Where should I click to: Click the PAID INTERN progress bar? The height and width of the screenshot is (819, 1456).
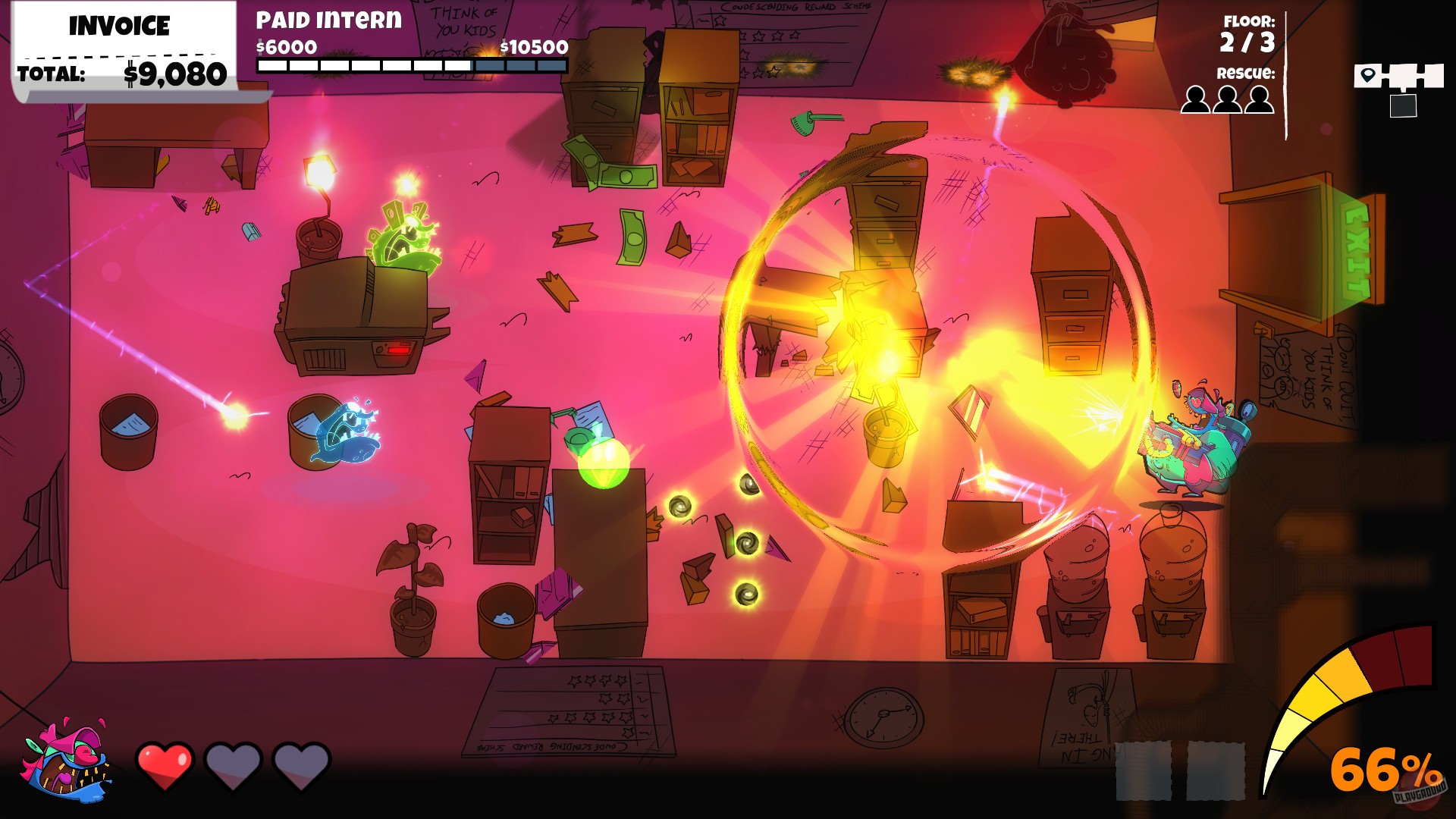pos(413,64)
